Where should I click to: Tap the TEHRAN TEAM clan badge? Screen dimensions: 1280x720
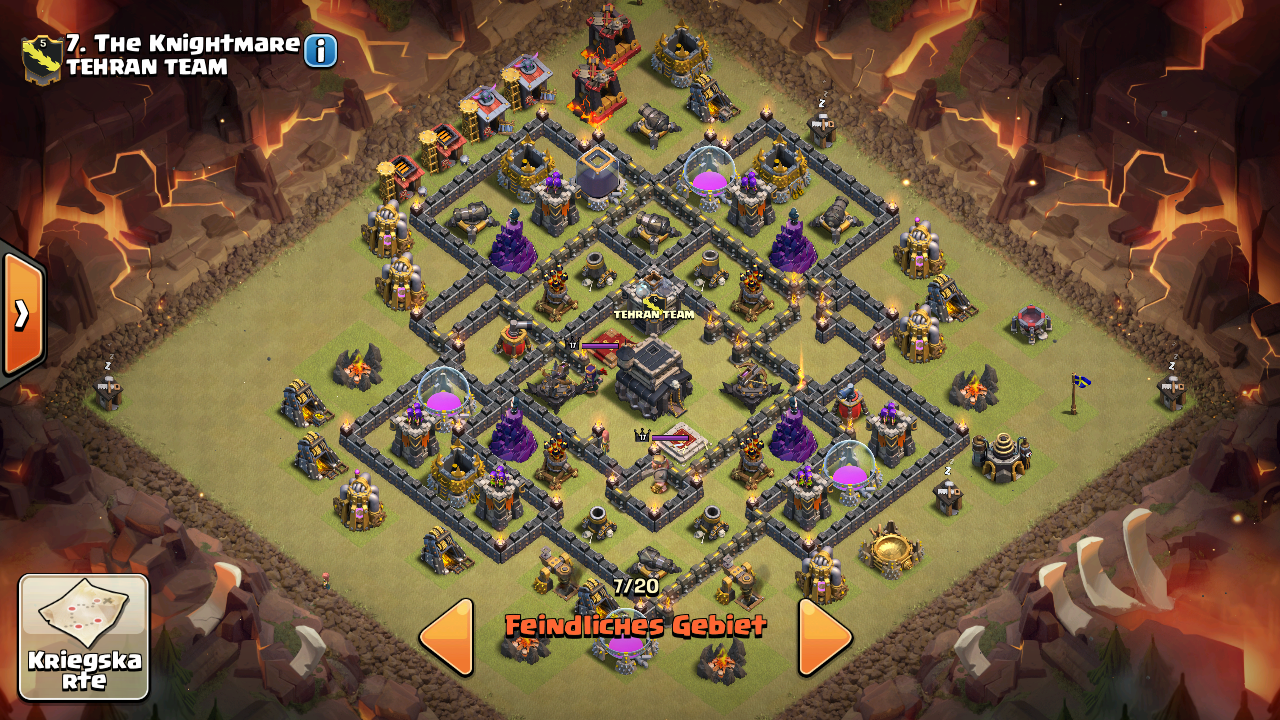pos(41,58)
